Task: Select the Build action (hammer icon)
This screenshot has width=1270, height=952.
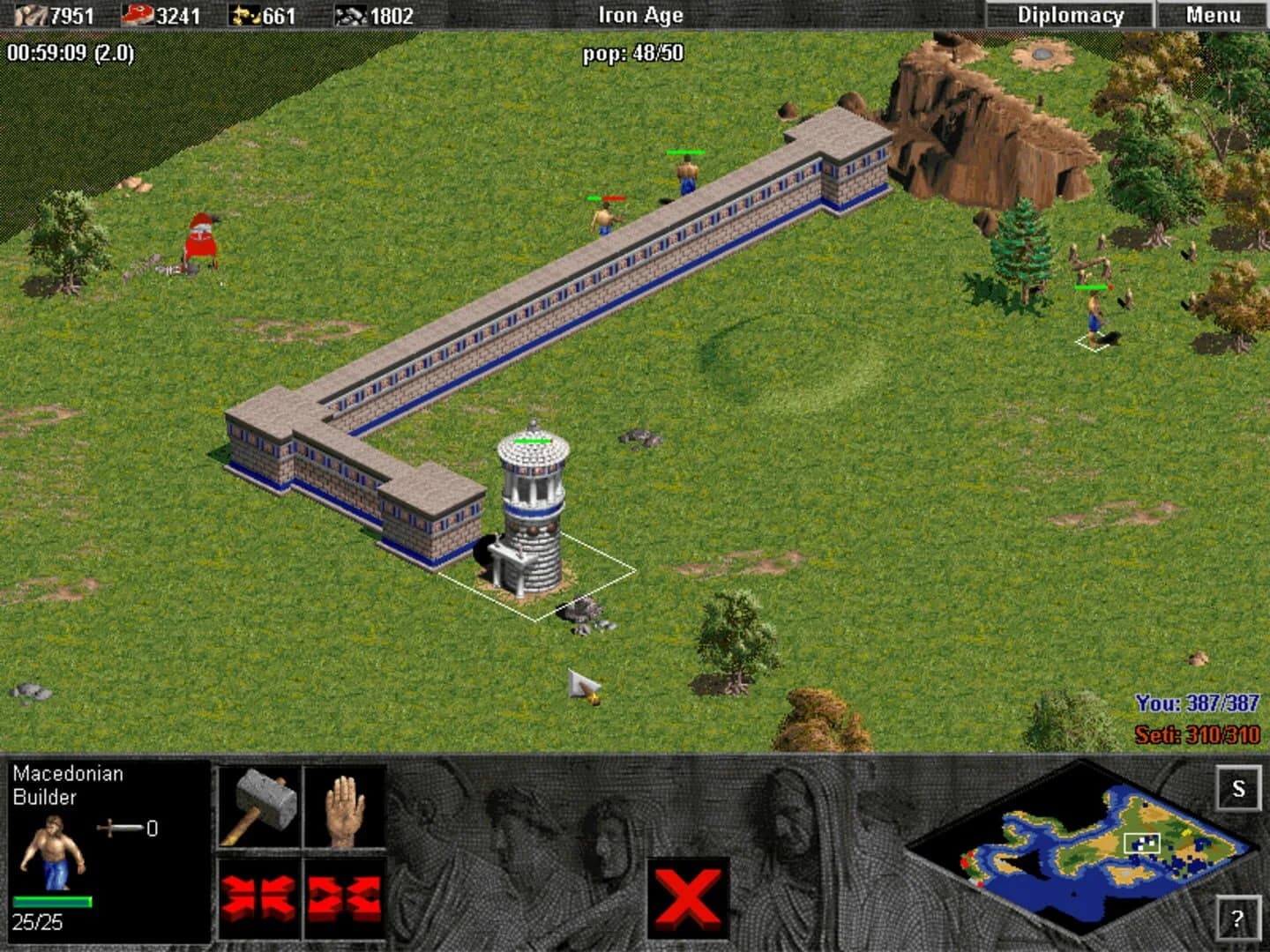Action: 258,806
